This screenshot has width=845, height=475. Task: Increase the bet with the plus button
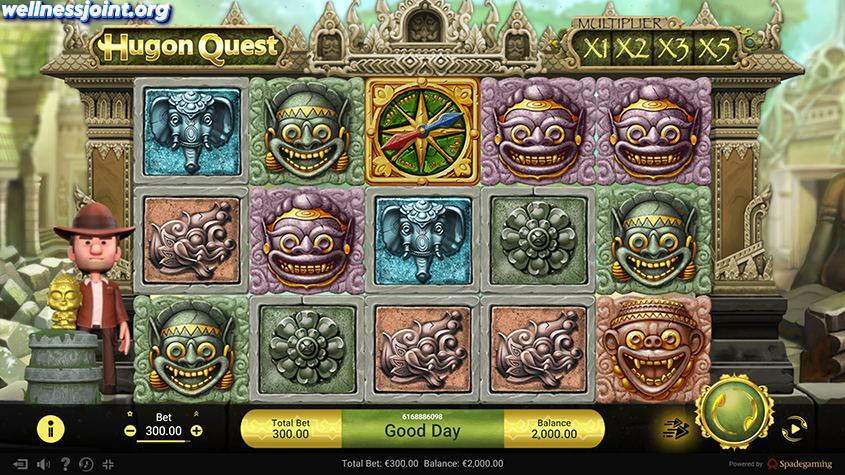[x=196, y=431]
